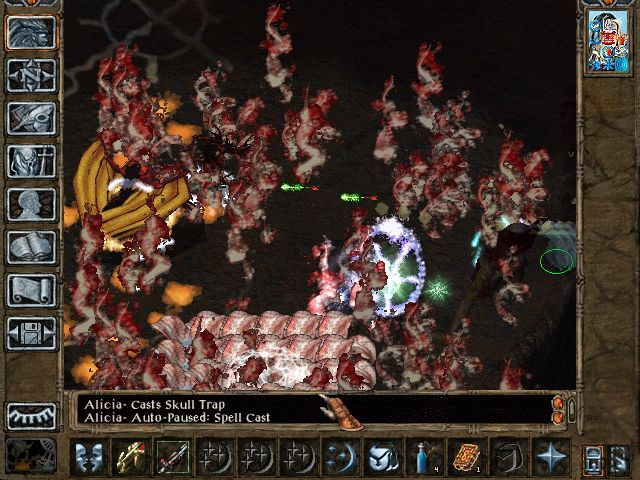This screenshot has width=640, height=480.
Task: Open special abilities with the star icon
Action: click(549, 457)
